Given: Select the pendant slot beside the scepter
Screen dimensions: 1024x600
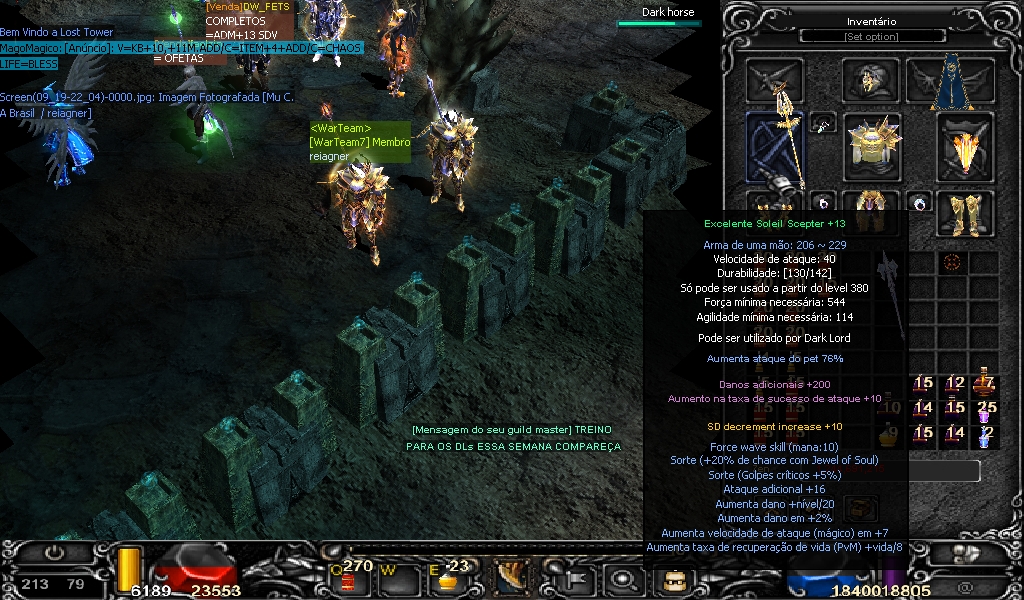Looking at the screenshot, I should point(822,124).
